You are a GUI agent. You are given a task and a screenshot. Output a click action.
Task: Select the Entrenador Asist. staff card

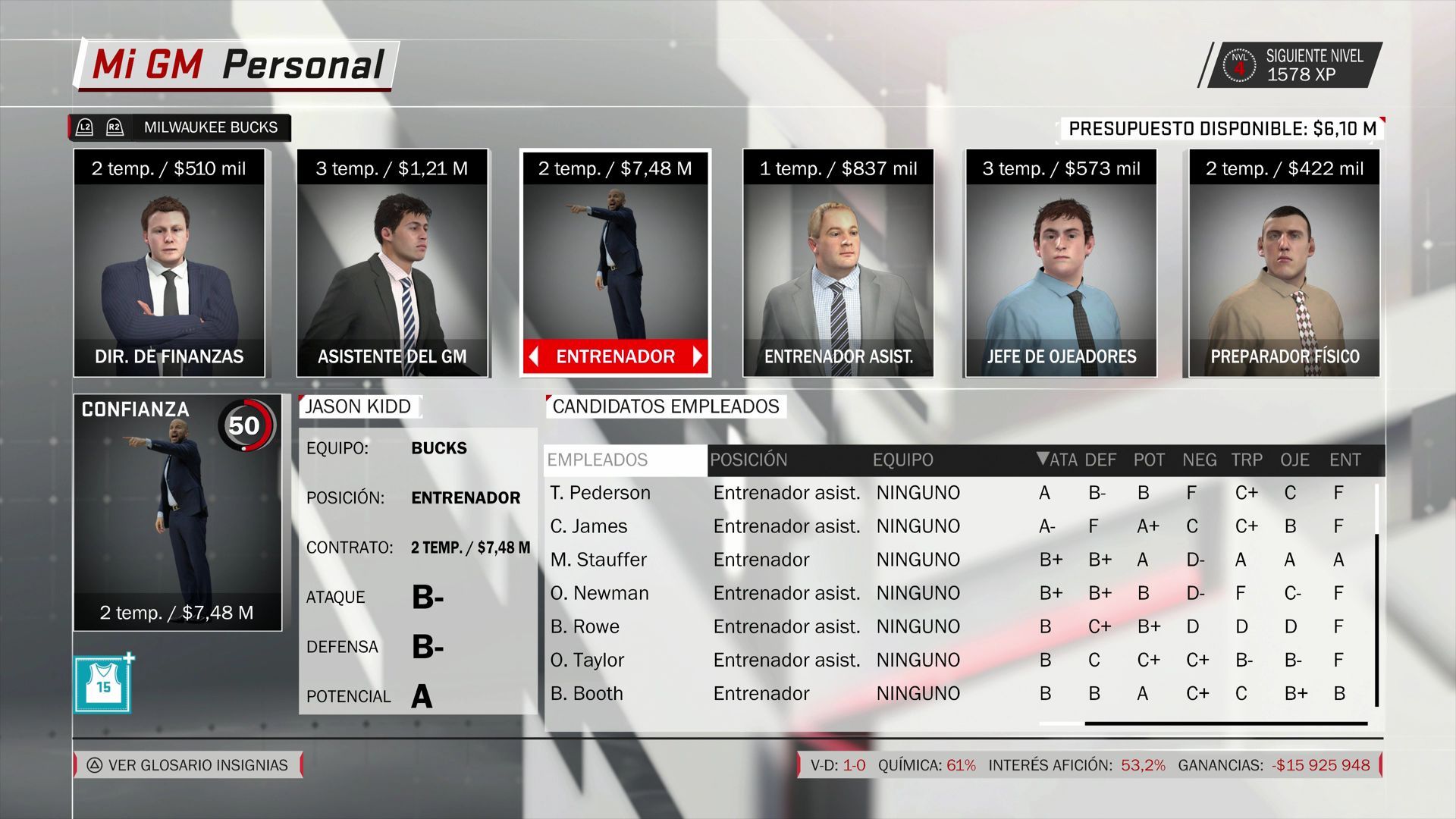point(838,262)
